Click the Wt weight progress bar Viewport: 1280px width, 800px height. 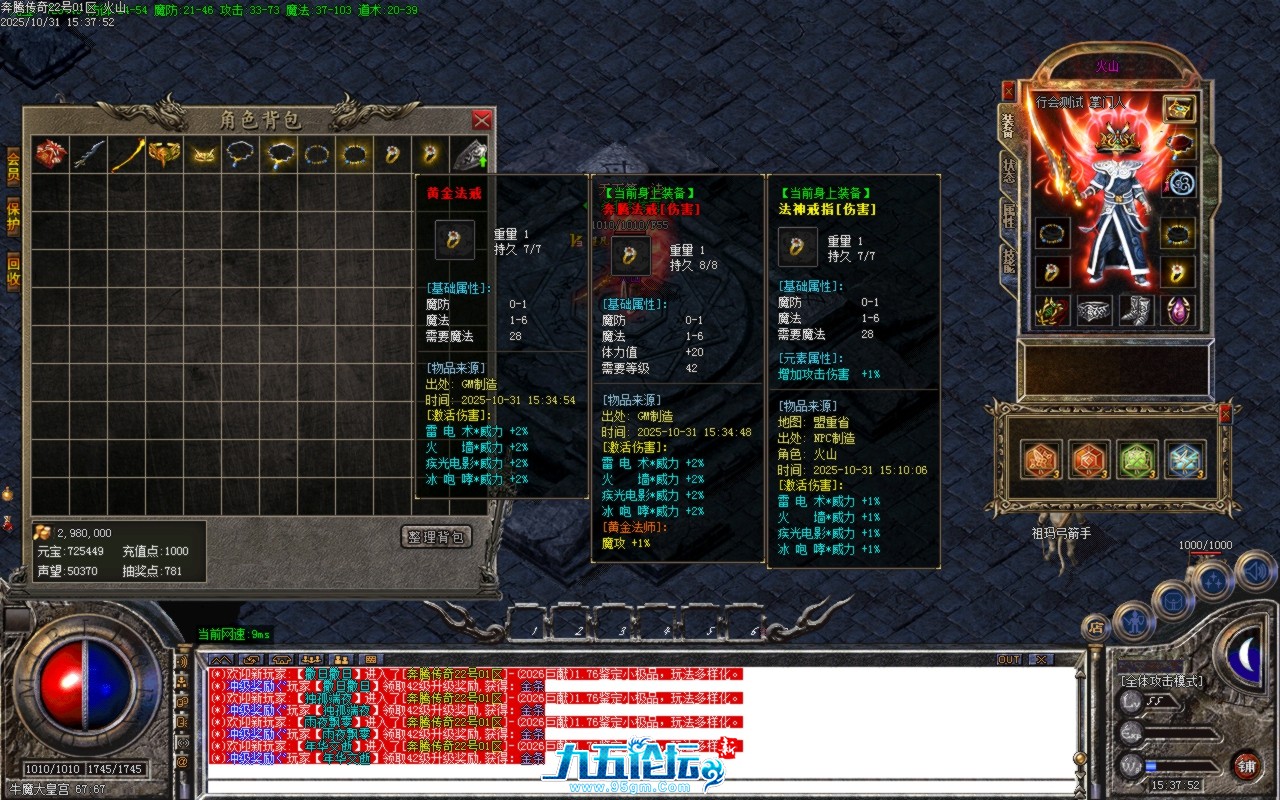pos(1180,766)
